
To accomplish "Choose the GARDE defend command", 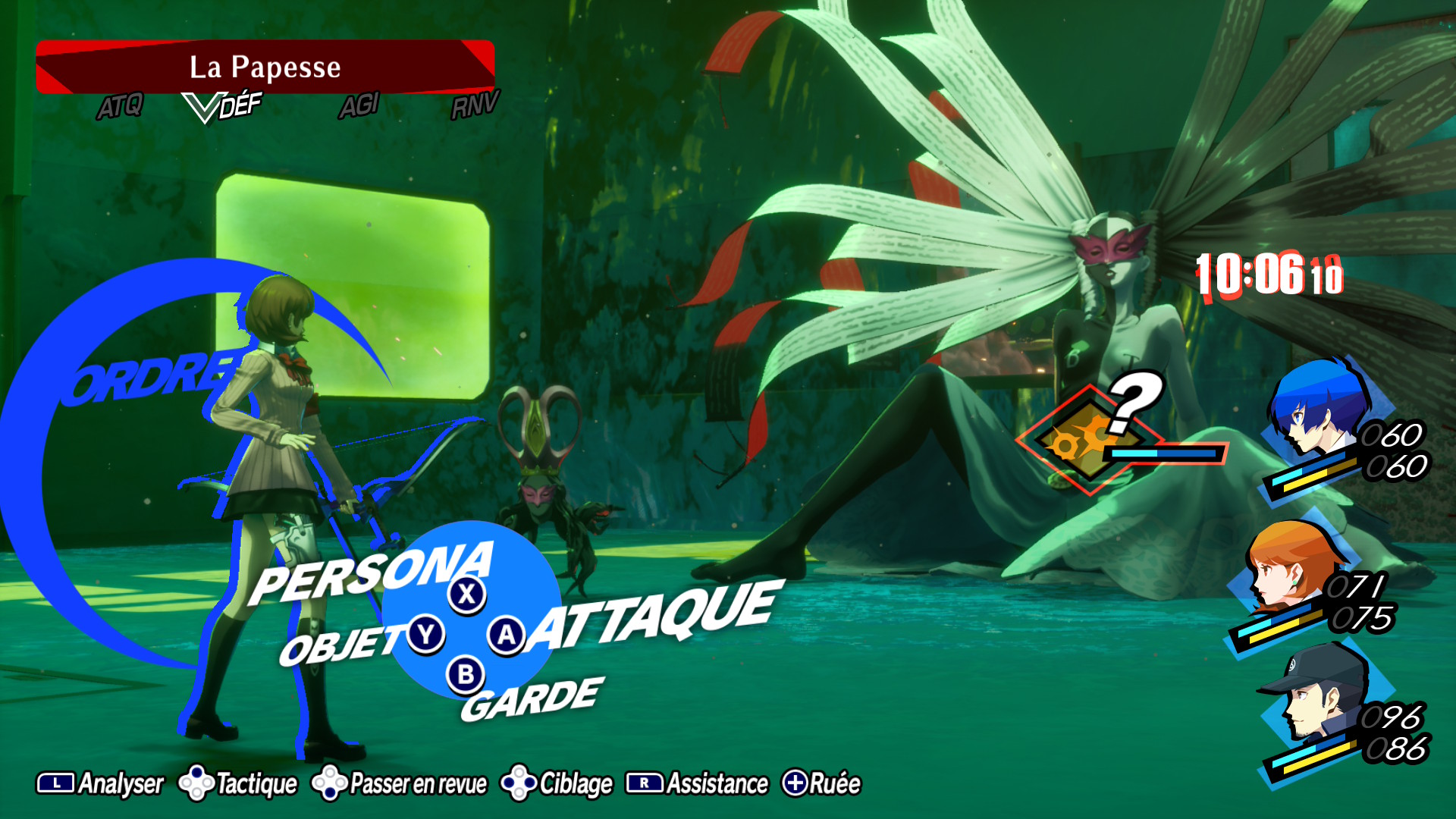I will point(532,700).
